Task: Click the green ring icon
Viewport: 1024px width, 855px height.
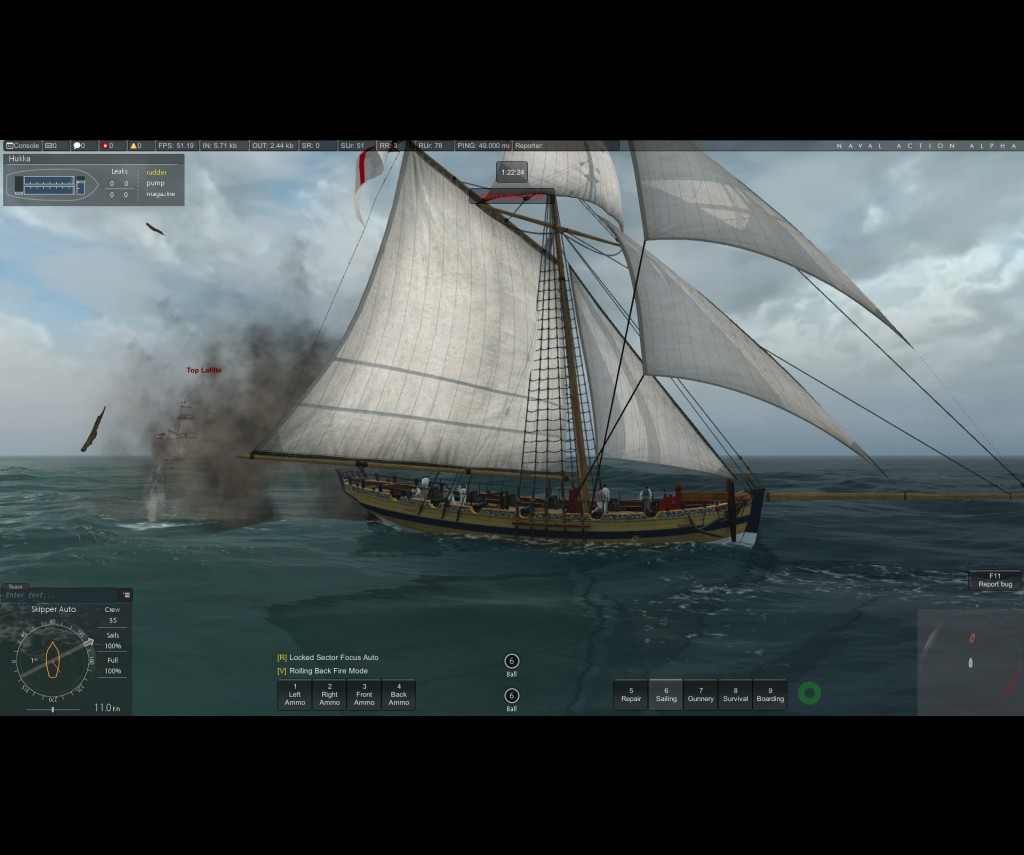Action: (x=809, y=693)
